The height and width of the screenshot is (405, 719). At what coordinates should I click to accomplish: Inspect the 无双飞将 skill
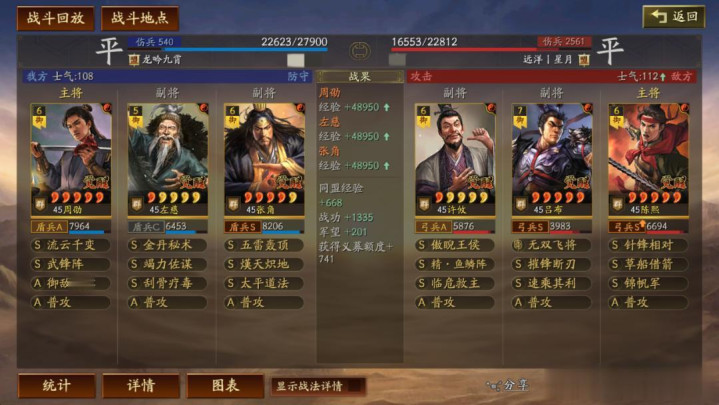click(x=551, y=245)
